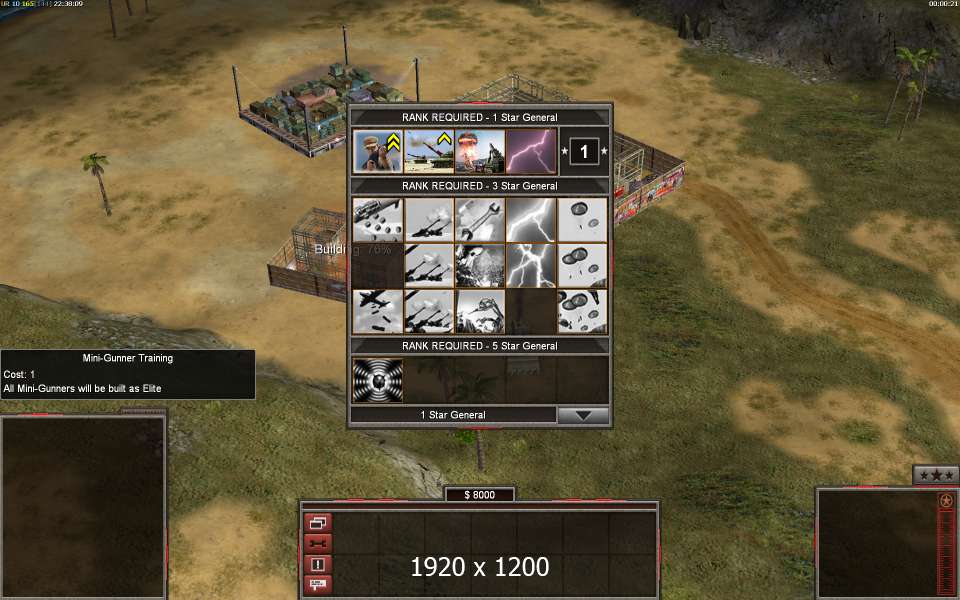Select the purple lightning storm power
The image size is (960, 600).
[x=531, y=151]
